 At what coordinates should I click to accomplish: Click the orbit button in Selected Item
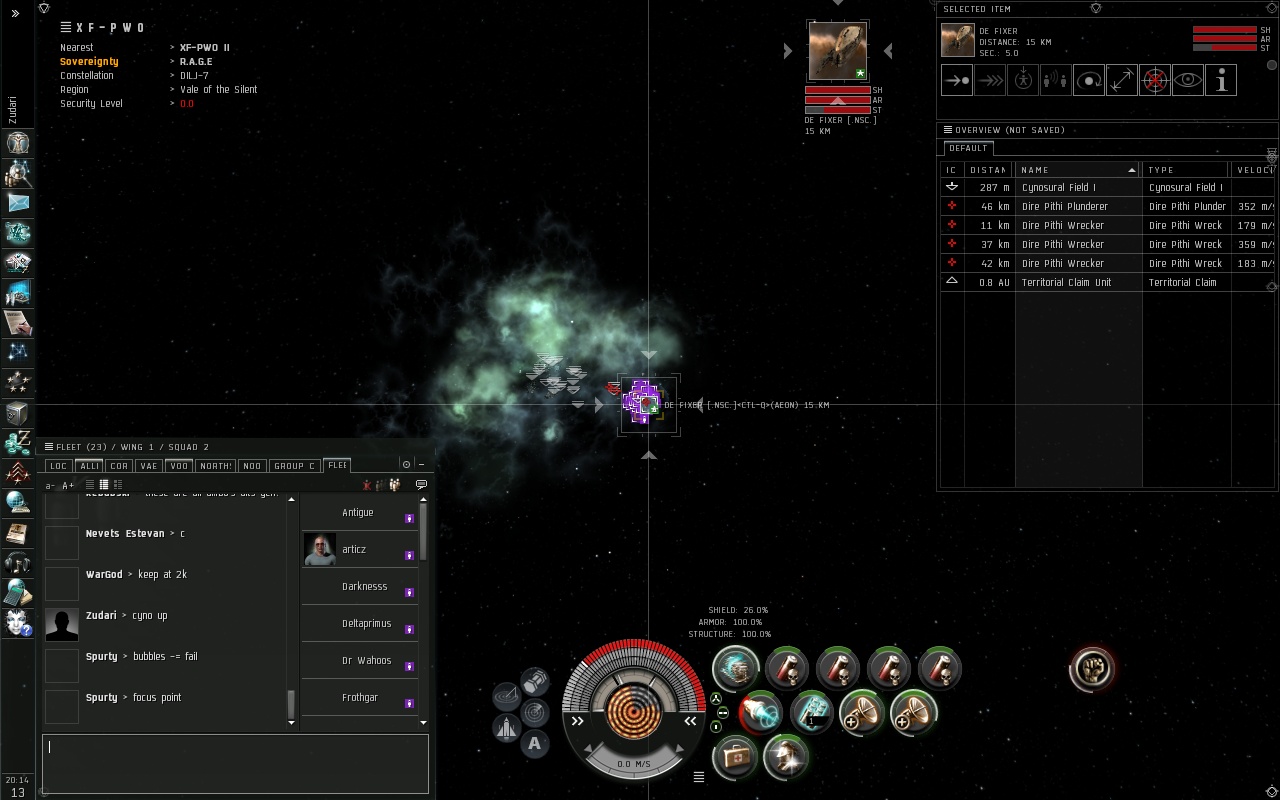1089,80
